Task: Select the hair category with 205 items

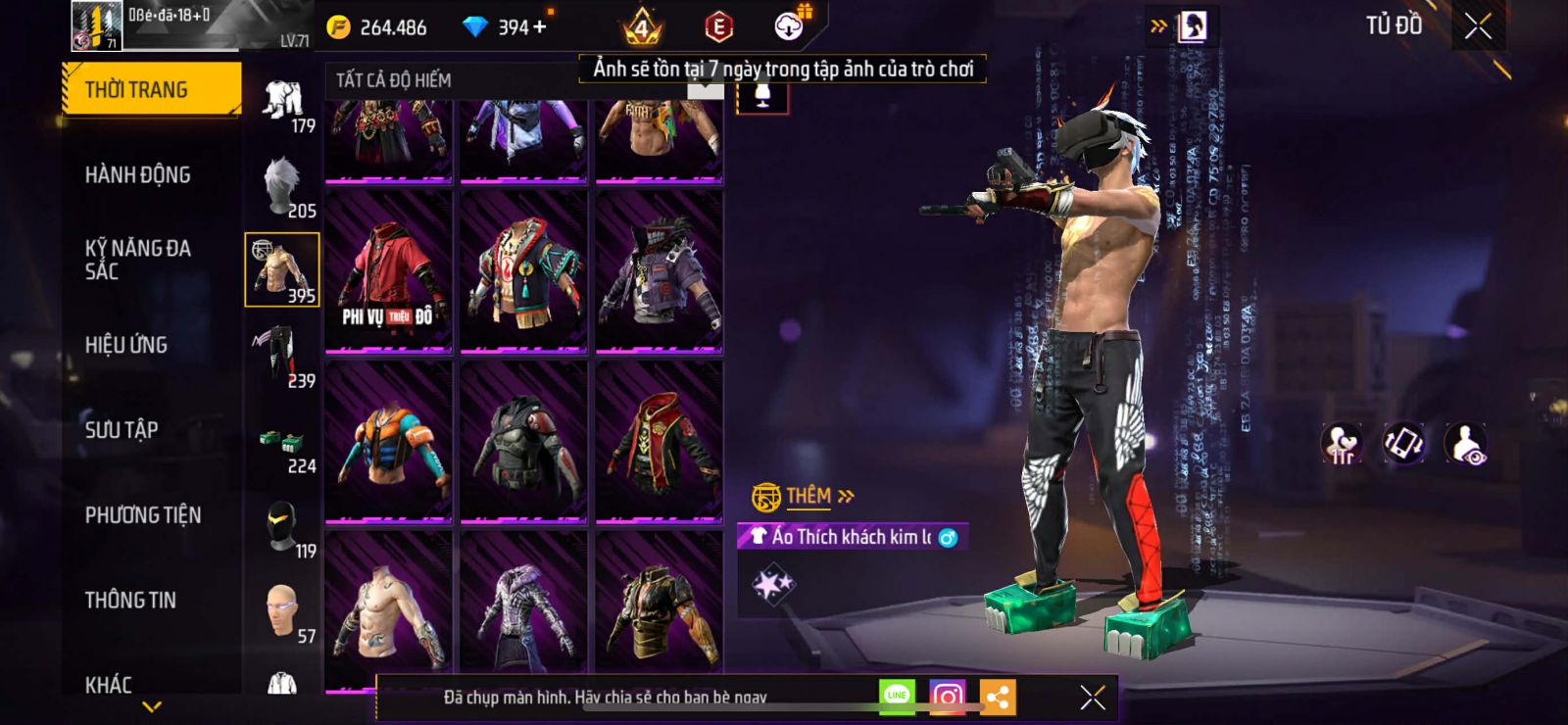Action: [x=282, y=186]
